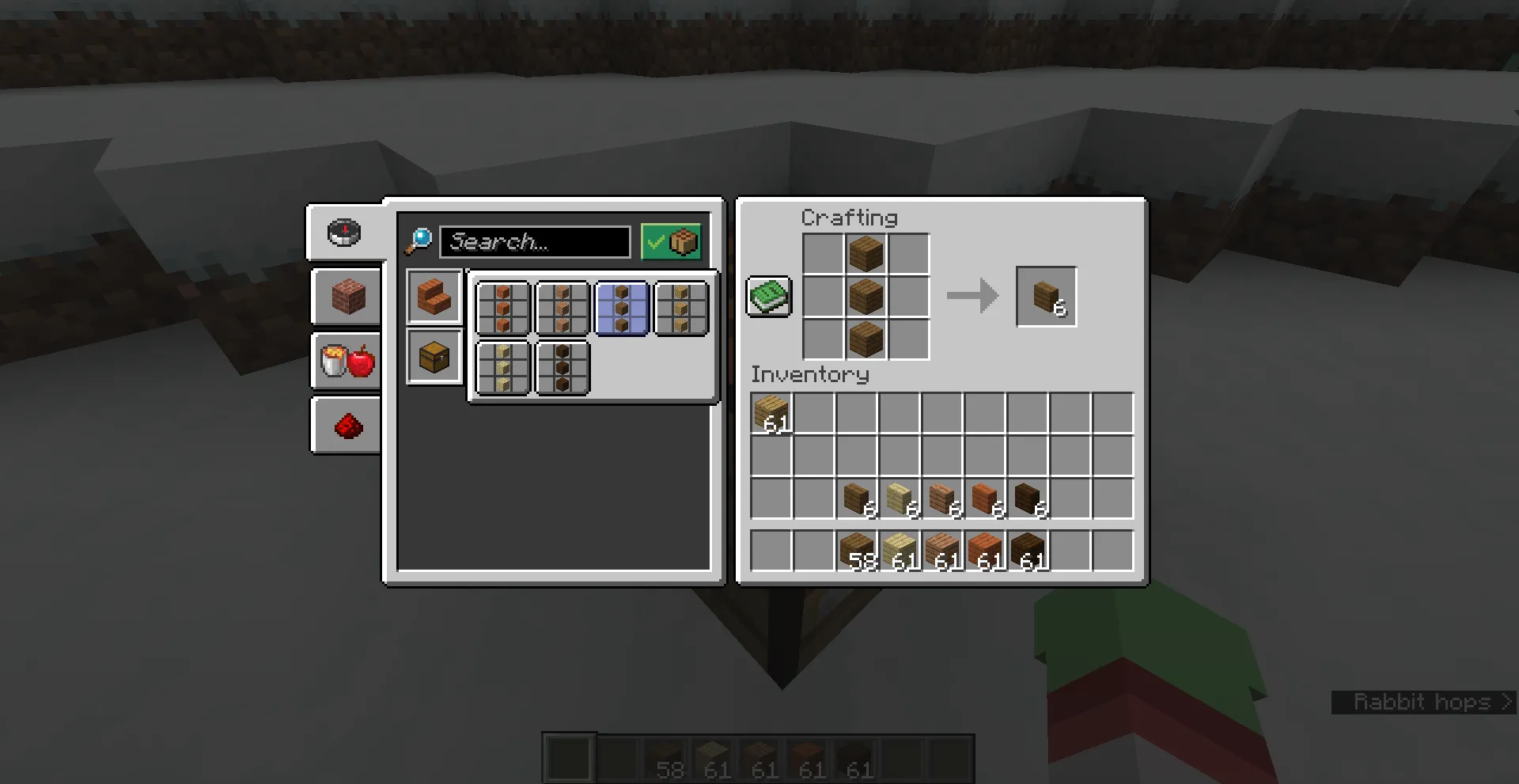The width and height of the screenshot is (1519, 784).
Task: Click the Inventory label area
Action: pyautogui.click(x=810, y=375)
